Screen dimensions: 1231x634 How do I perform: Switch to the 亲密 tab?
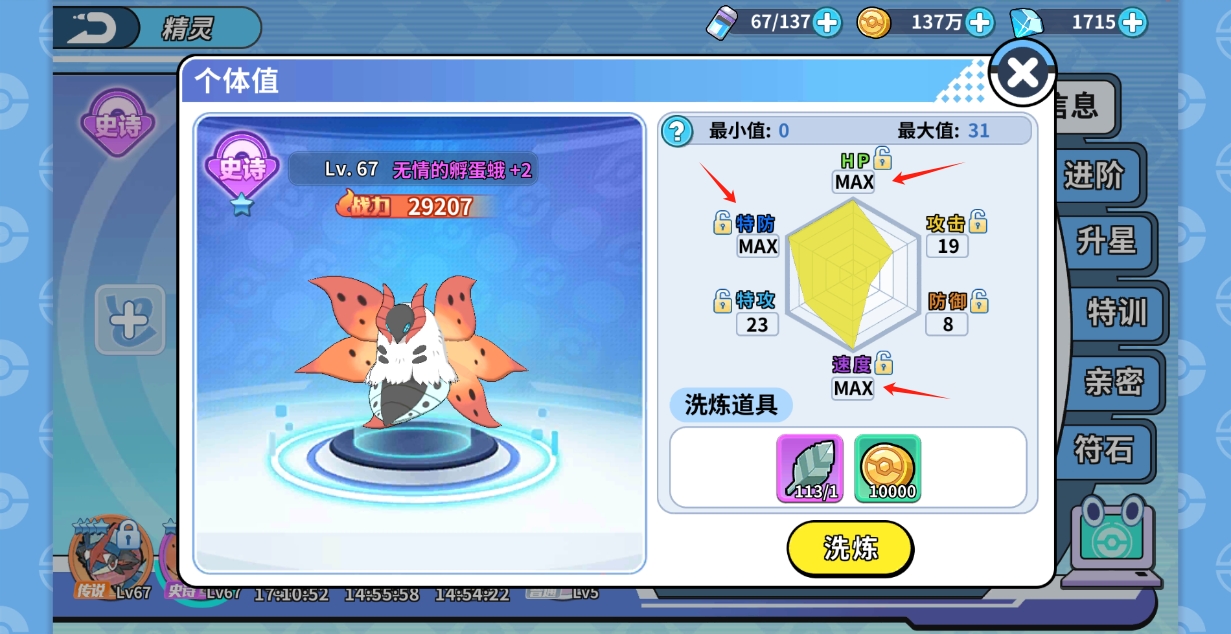coord(1113,381)
